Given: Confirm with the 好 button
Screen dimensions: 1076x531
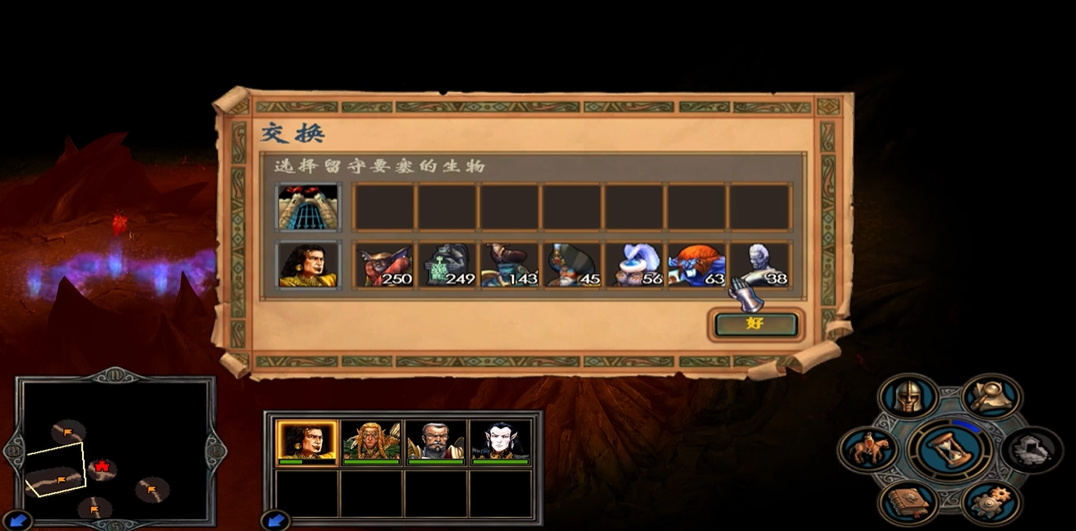Looking at the screenshot, I should click(756, 324).
